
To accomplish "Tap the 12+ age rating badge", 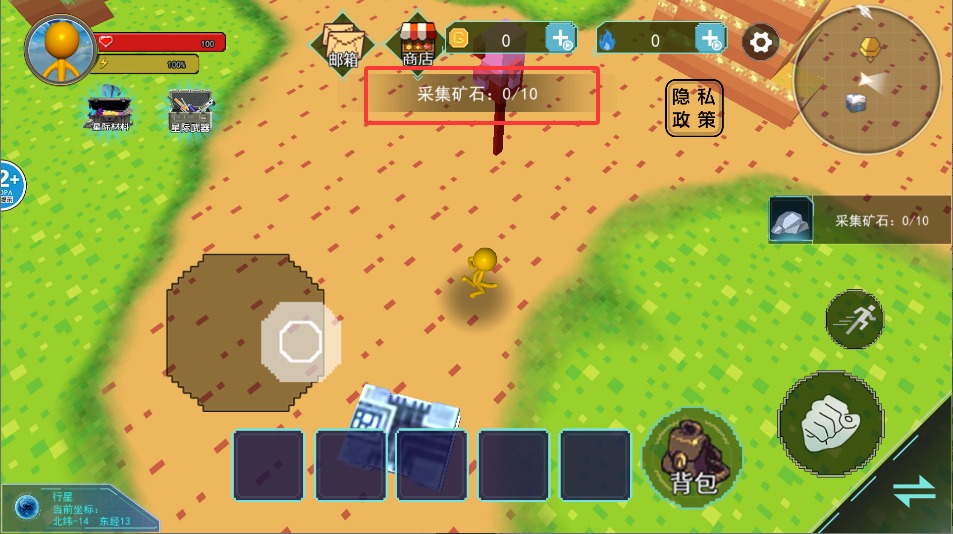I will point(9,184).
